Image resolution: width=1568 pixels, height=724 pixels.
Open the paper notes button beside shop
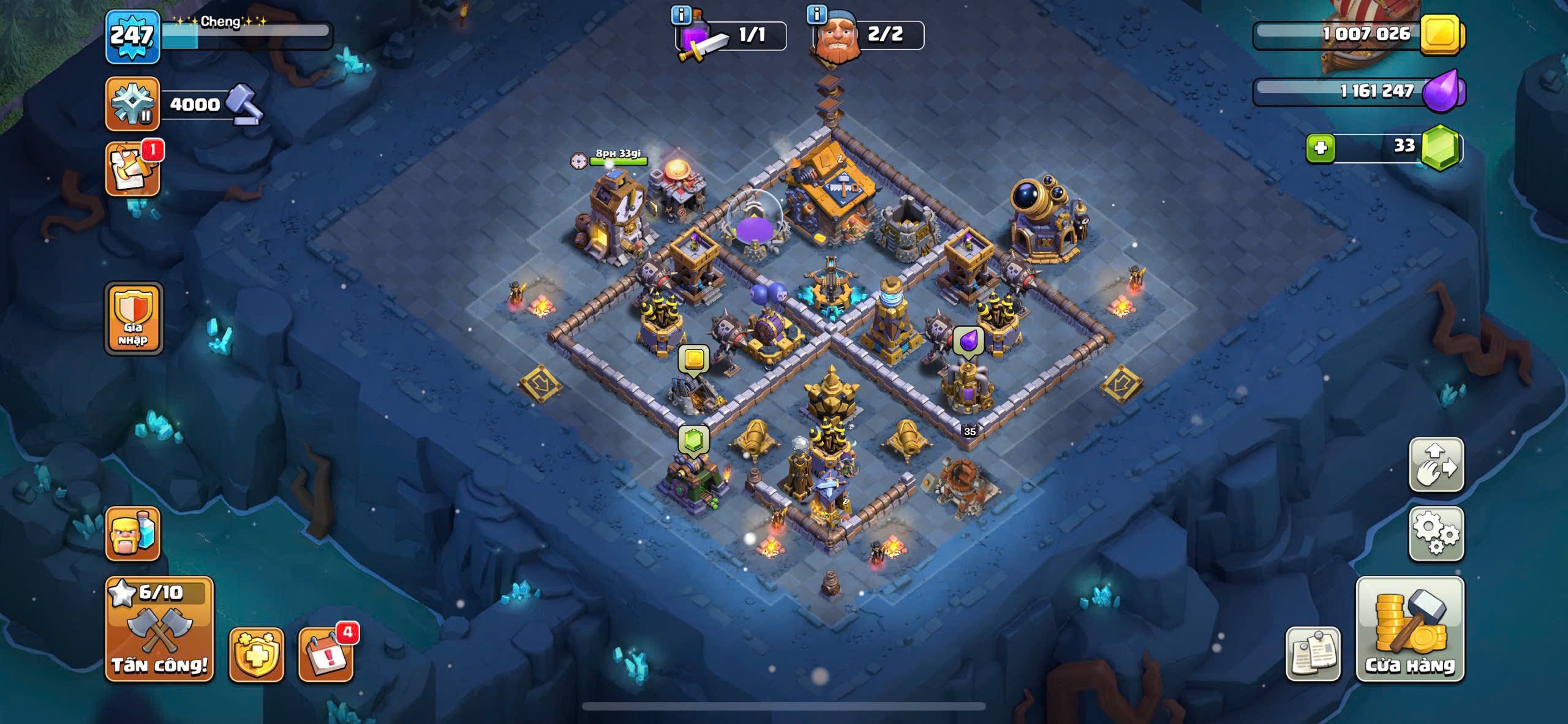(1313, 654)
